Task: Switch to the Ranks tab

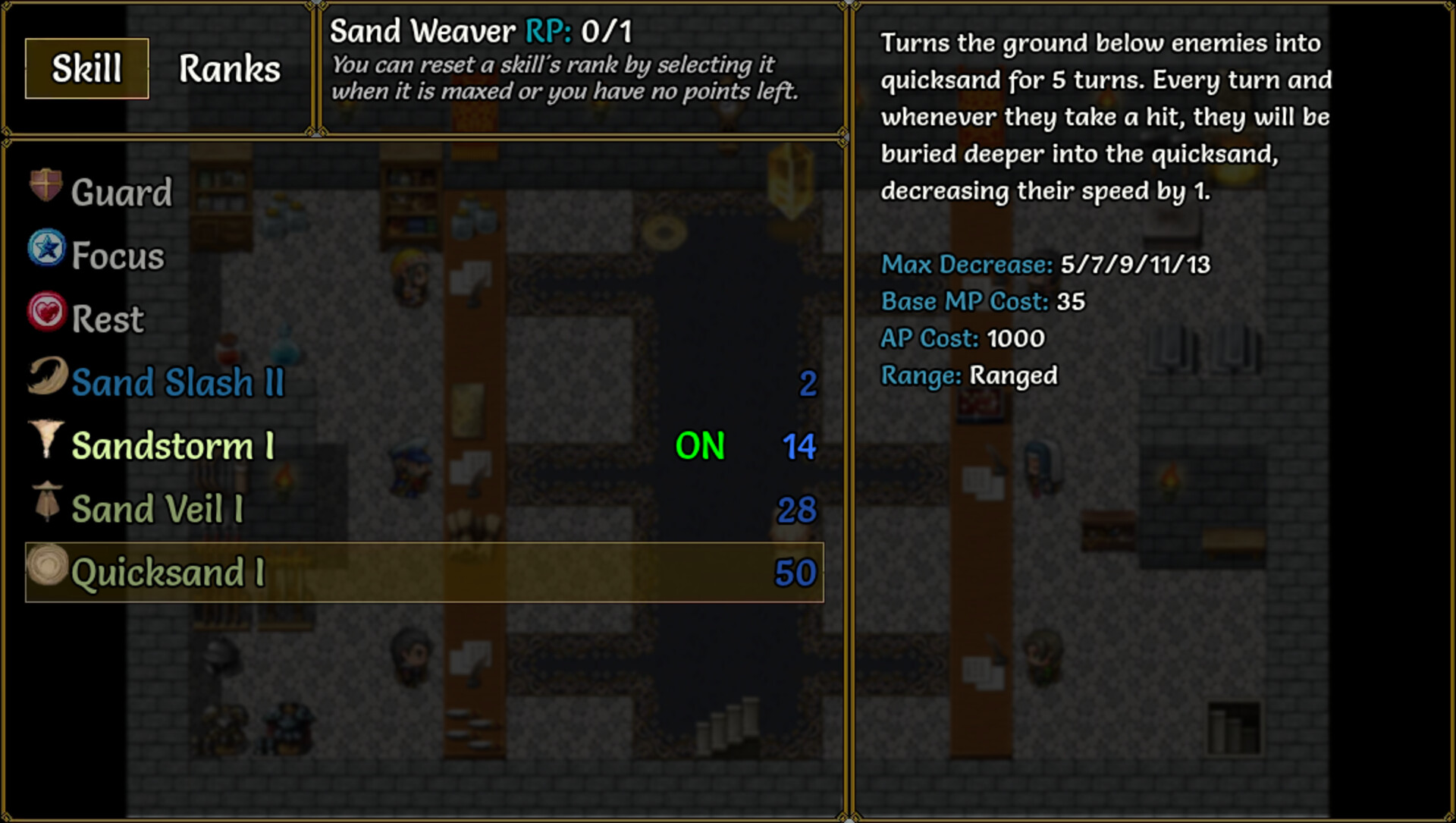Action: click(229, 68)
